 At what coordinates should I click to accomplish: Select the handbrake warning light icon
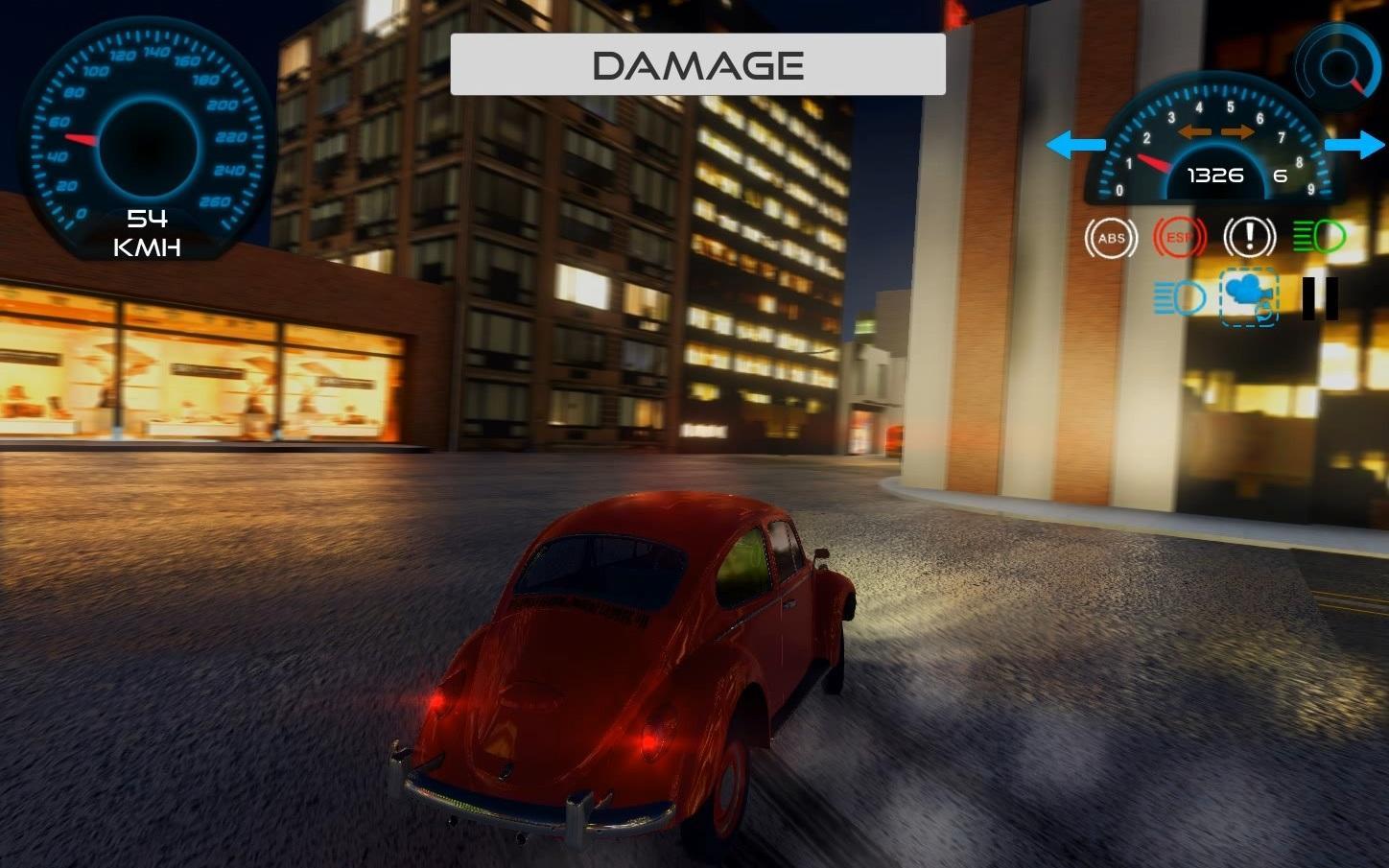pos(1248,237)
